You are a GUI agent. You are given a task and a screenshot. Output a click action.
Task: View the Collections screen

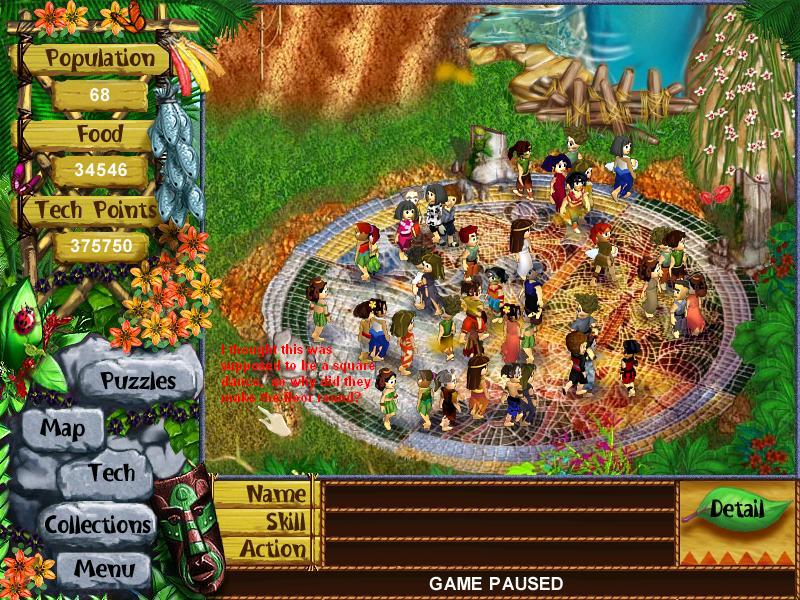(x=97, y=523)
